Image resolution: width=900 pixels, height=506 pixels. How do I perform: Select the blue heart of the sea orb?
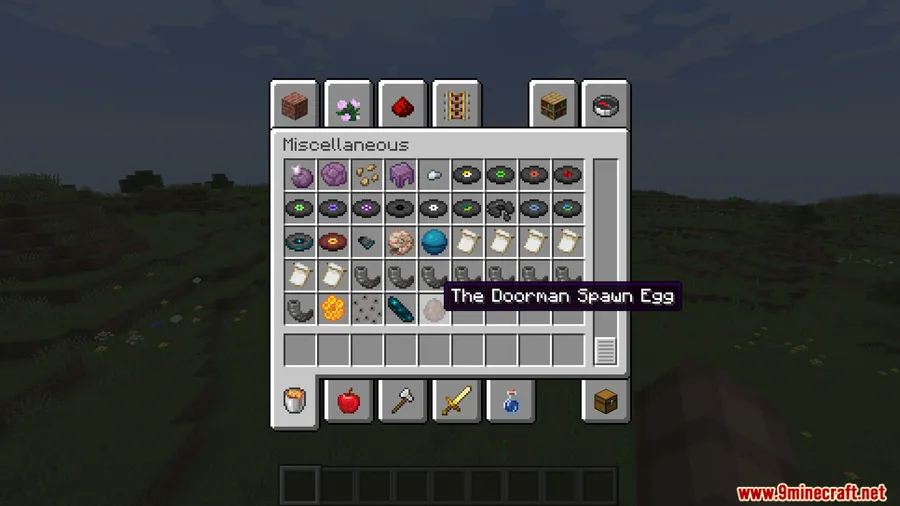click(434, 242)
